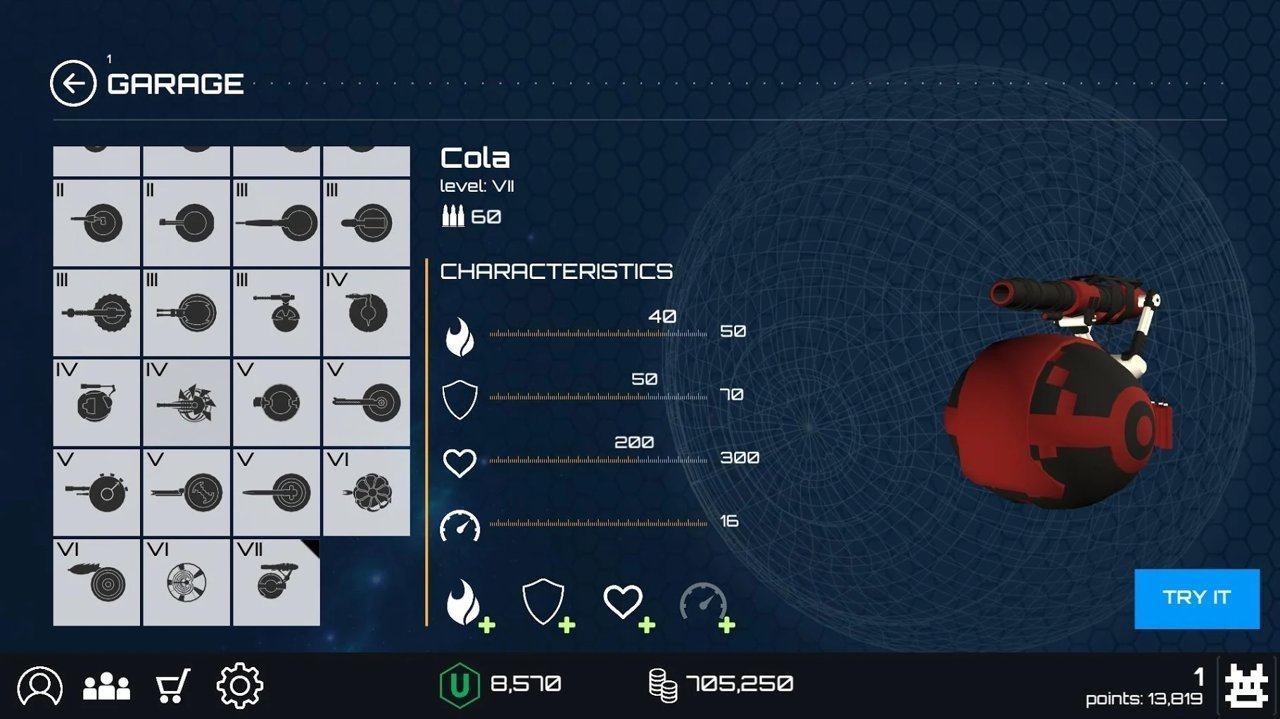The image size is (1280, 719).
Task: Upgrade the speedometer speed characteristic
Action: [x=706, y=604]
